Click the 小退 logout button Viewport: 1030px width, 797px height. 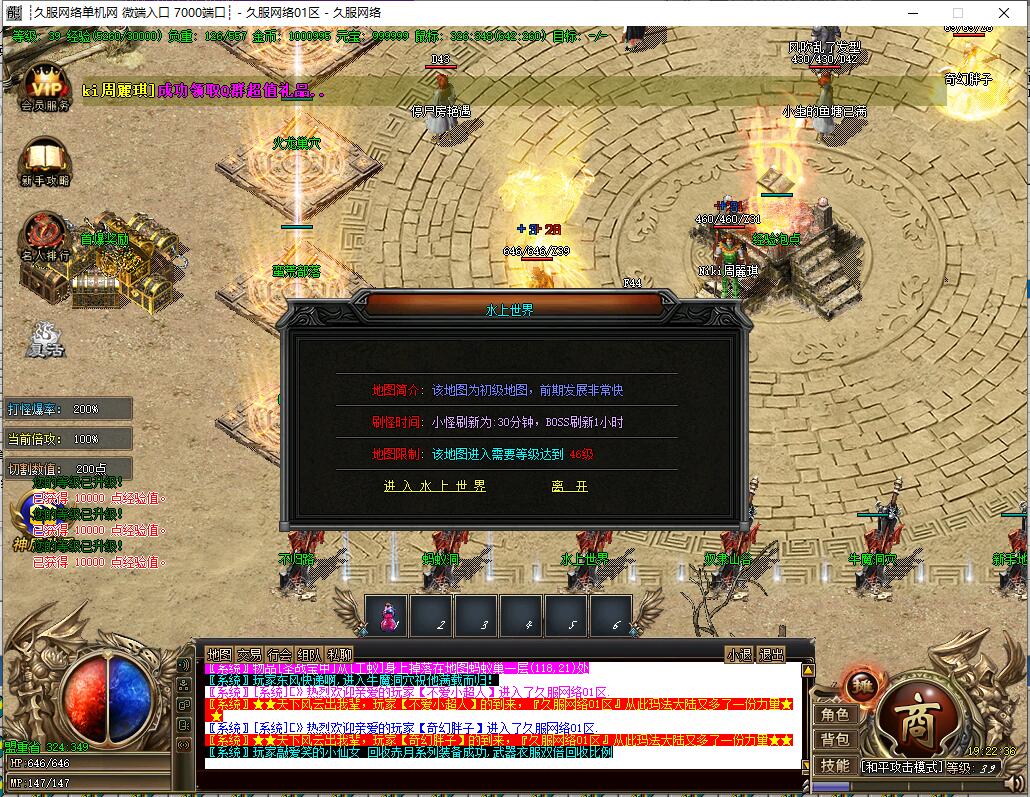tap(739, 655)
